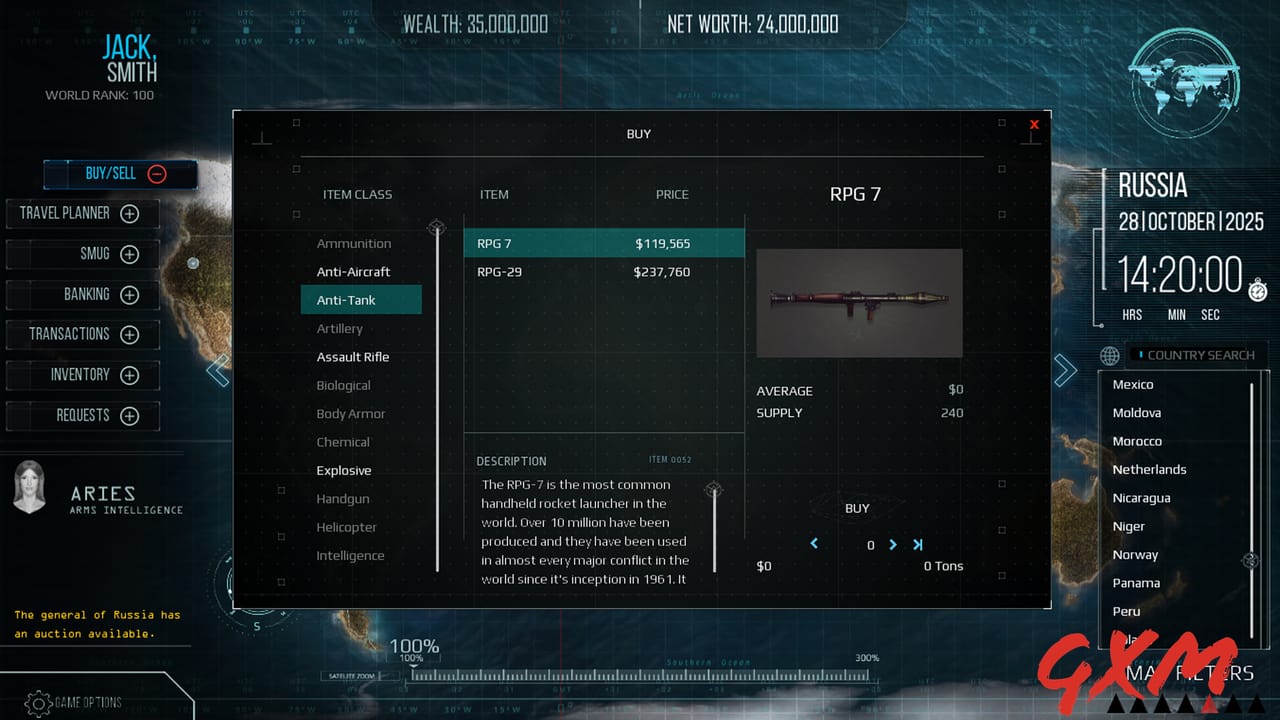Collapse BUY/SELL using the red minus toggle
The image size is (1280, 720).
[x=157, y=173]
